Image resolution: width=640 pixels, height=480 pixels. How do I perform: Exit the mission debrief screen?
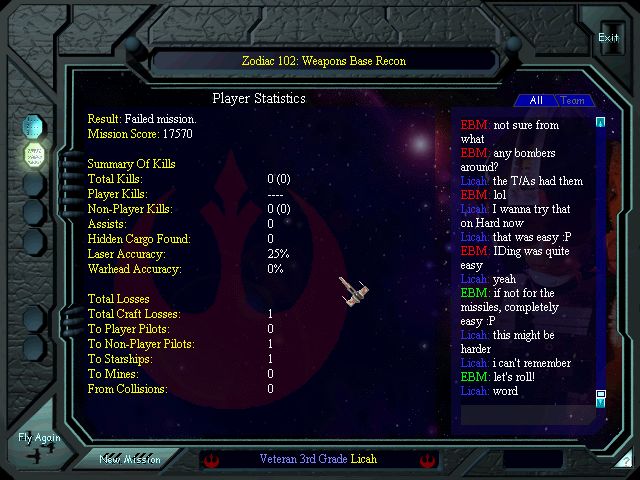(x=609, y=38)
